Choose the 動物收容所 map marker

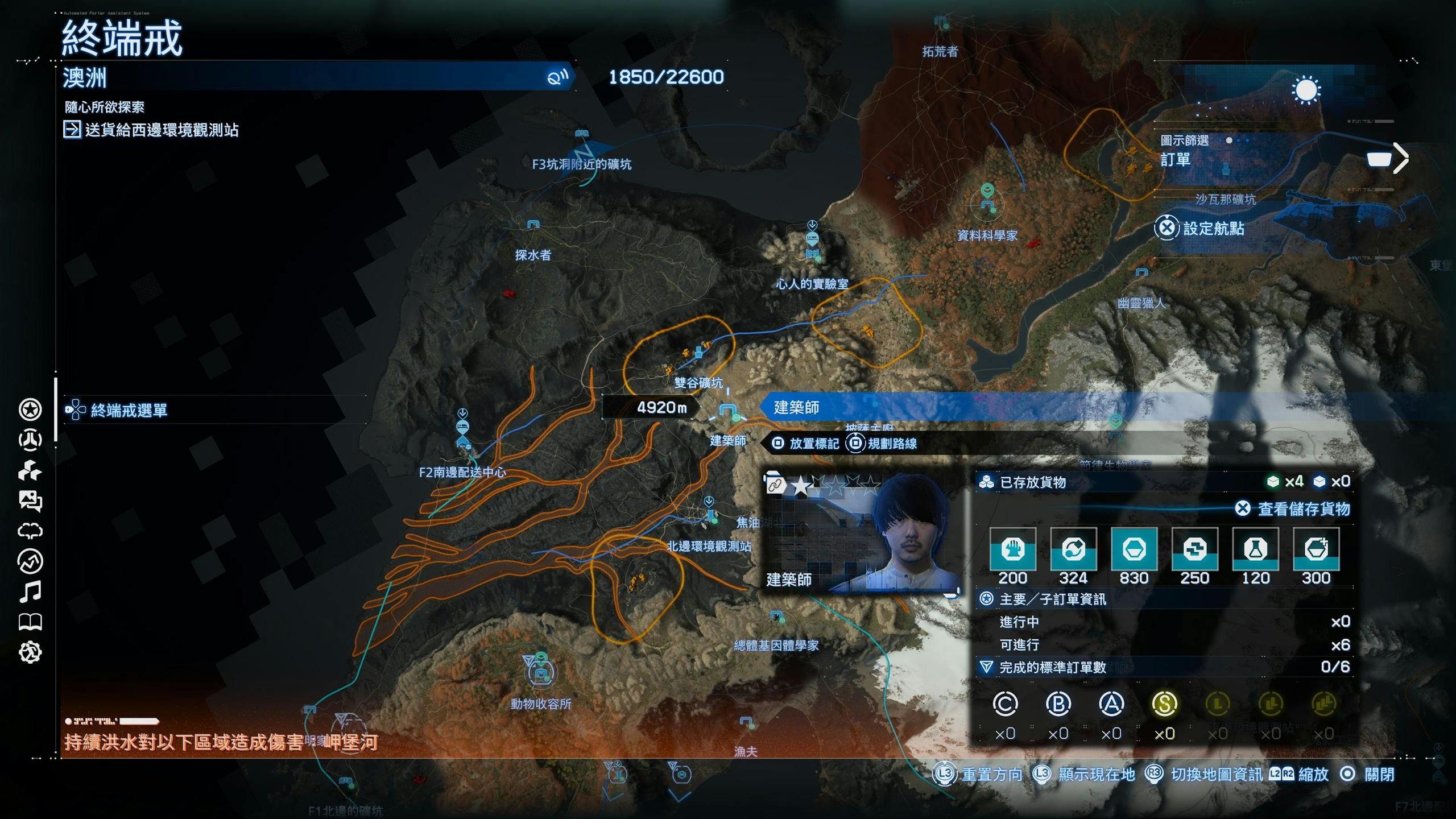click(541, 673)
